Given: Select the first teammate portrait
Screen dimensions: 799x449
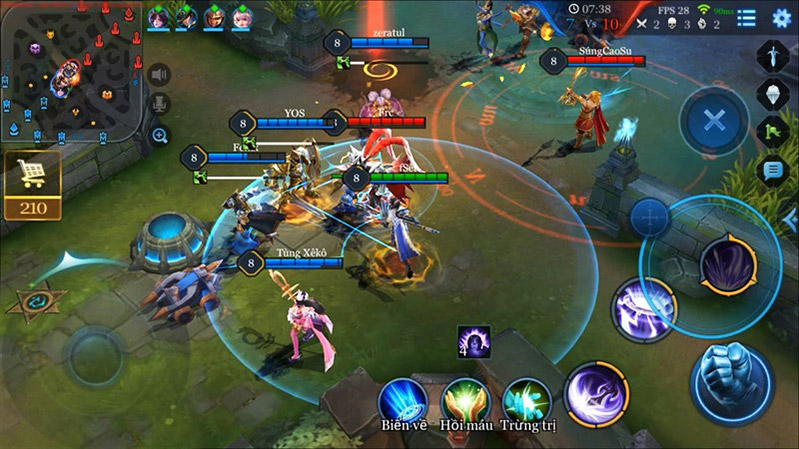Looking at the screenshot, I should tap(158, 17).
